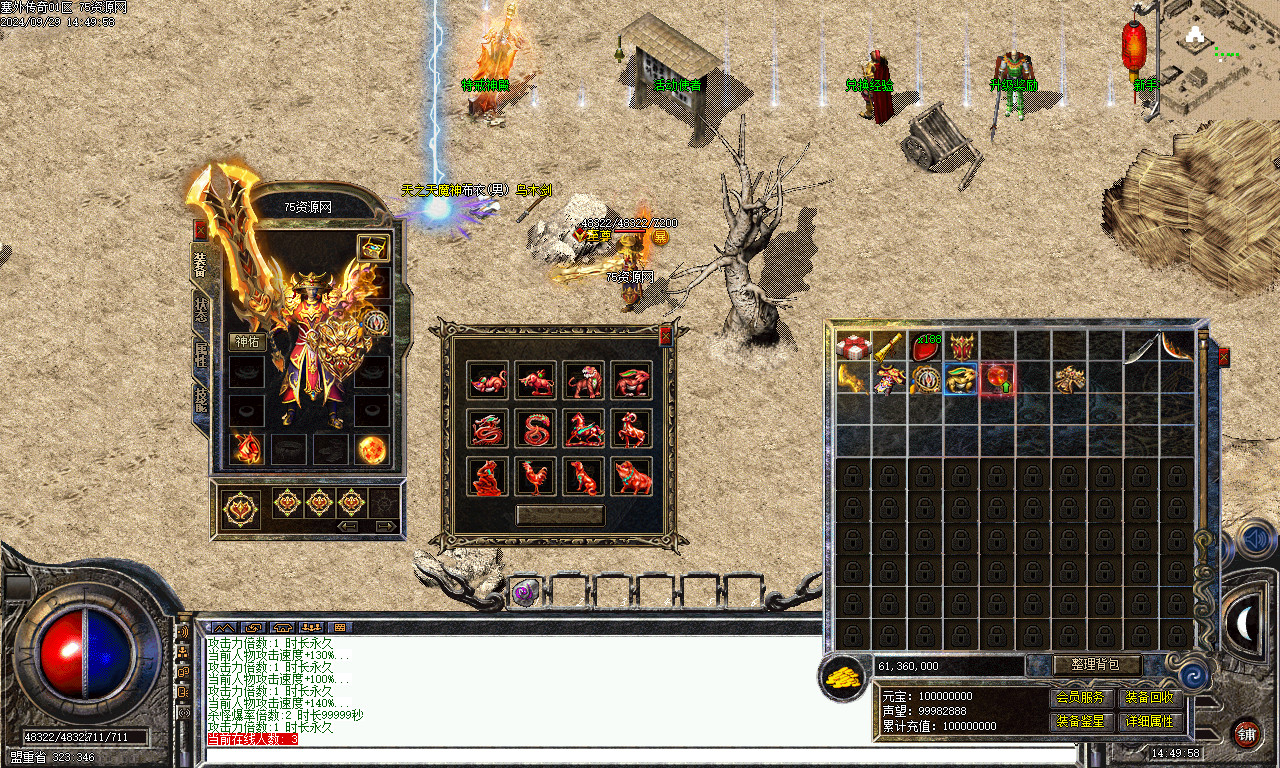Click the 整理背包 button

1097,665
